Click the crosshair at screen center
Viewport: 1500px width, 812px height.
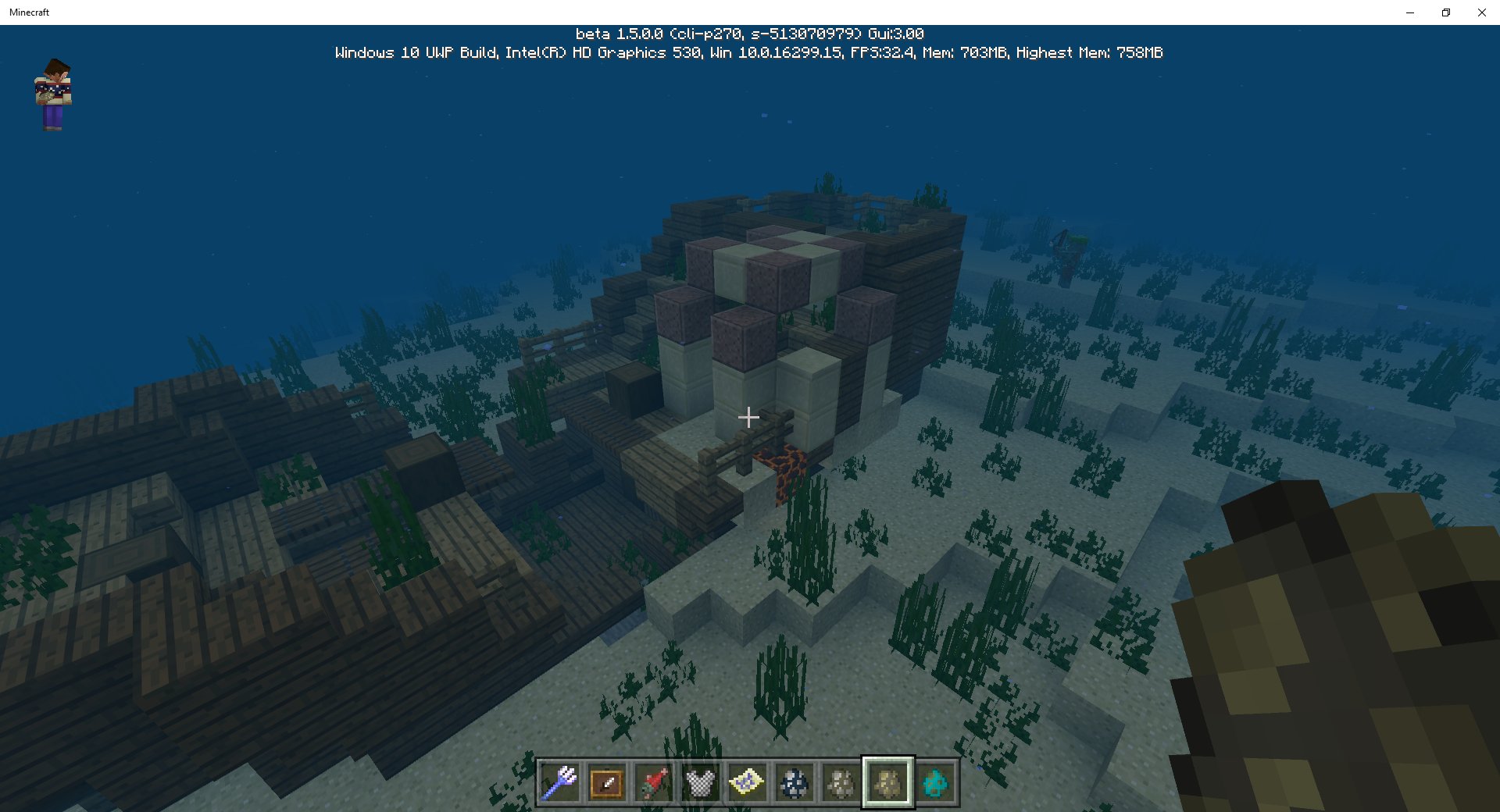coord(748,417)
